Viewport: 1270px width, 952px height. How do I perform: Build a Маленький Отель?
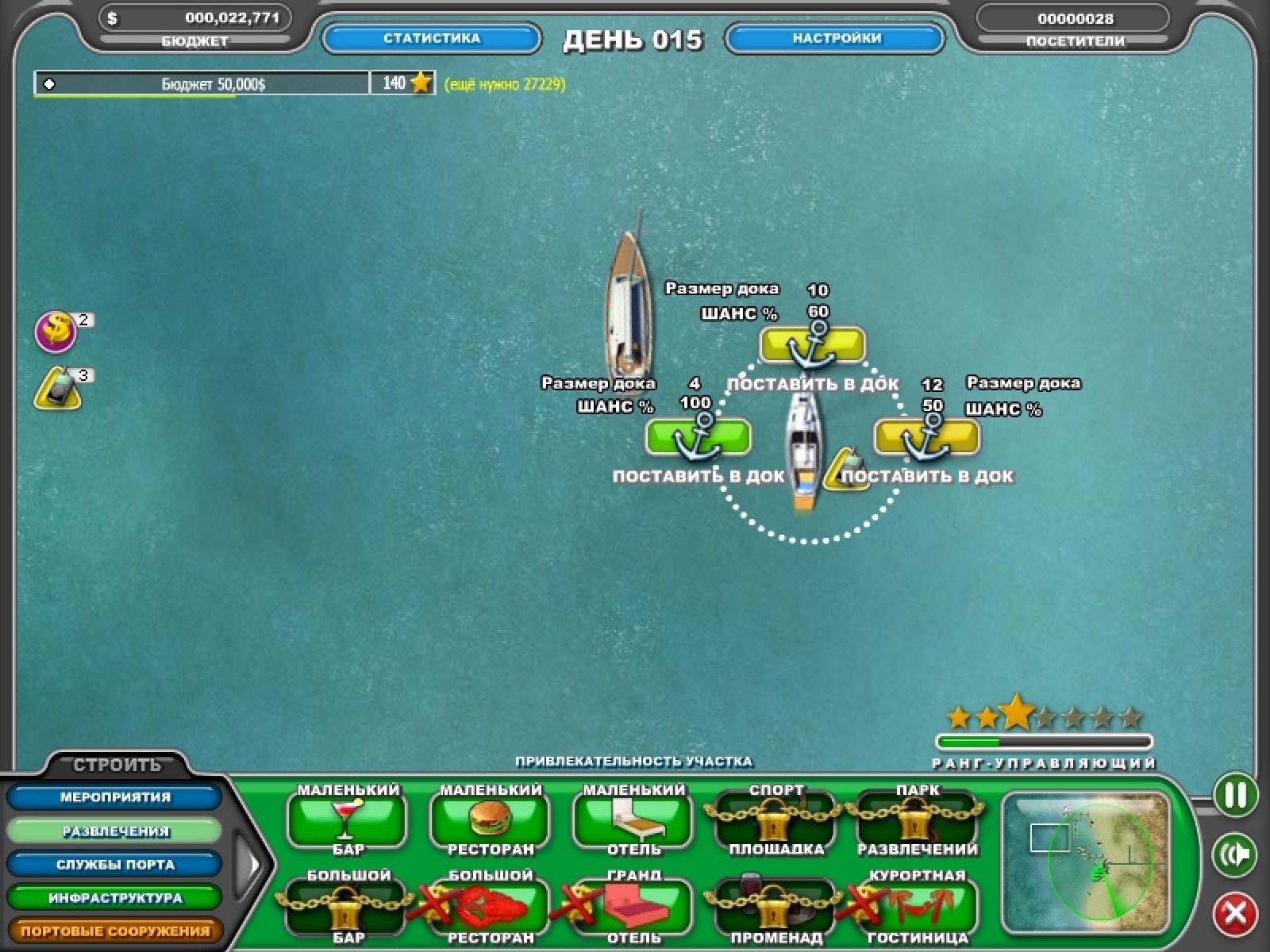click(633, 820)
